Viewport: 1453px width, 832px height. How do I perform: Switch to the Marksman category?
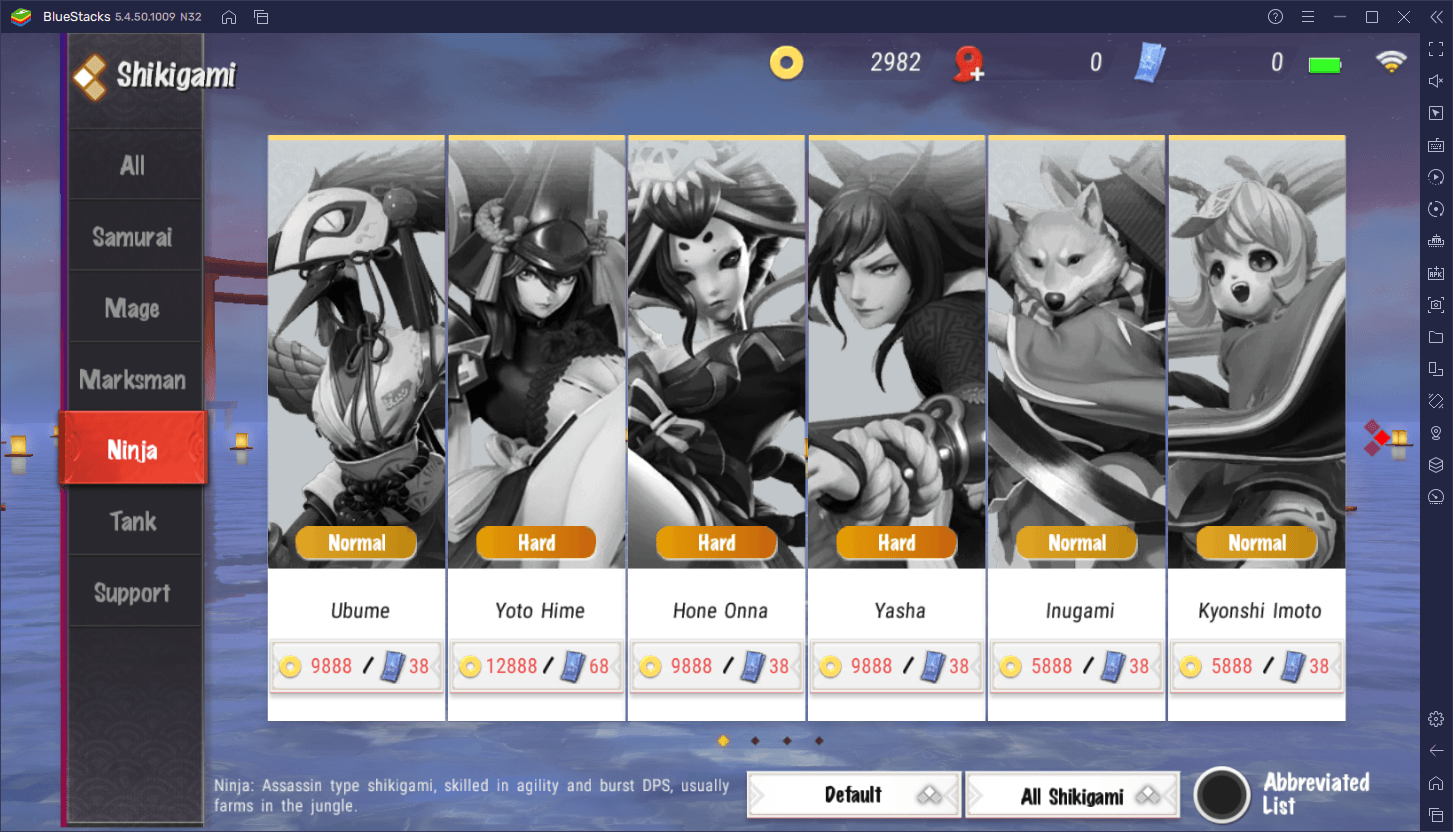133,378
